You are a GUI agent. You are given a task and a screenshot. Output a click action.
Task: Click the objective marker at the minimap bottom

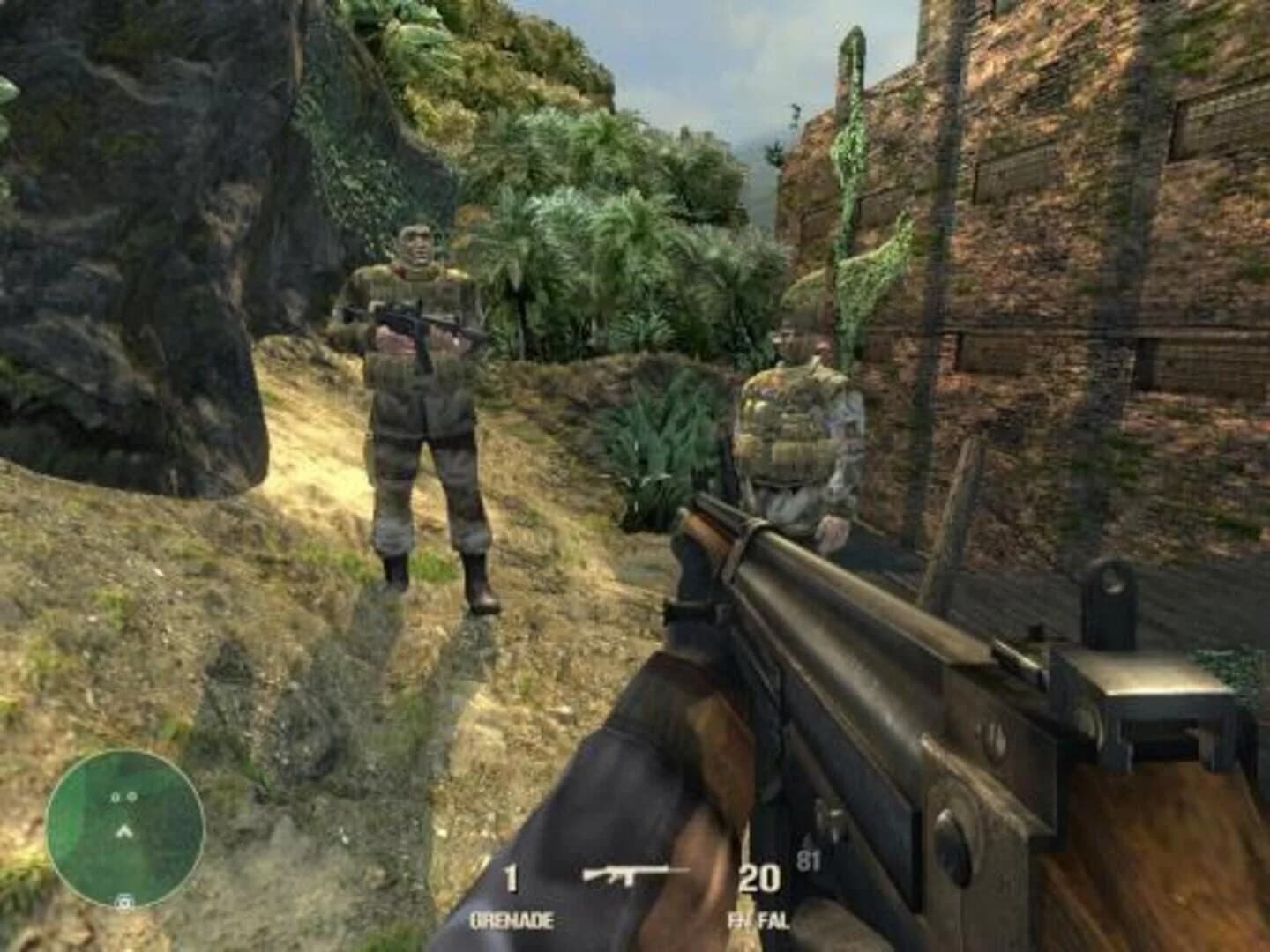coord(123,900)
